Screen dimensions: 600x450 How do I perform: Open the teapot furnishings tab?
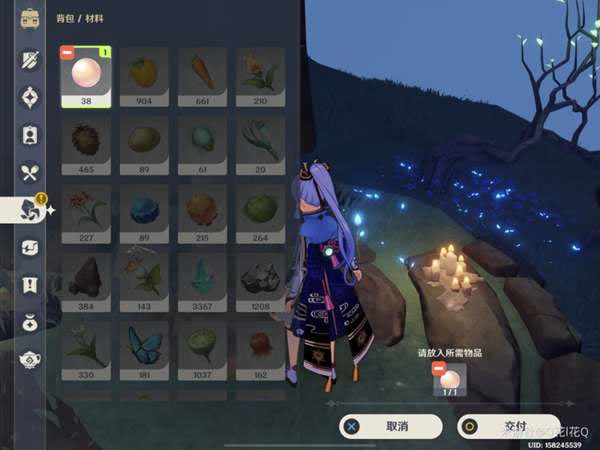[30, 359]
